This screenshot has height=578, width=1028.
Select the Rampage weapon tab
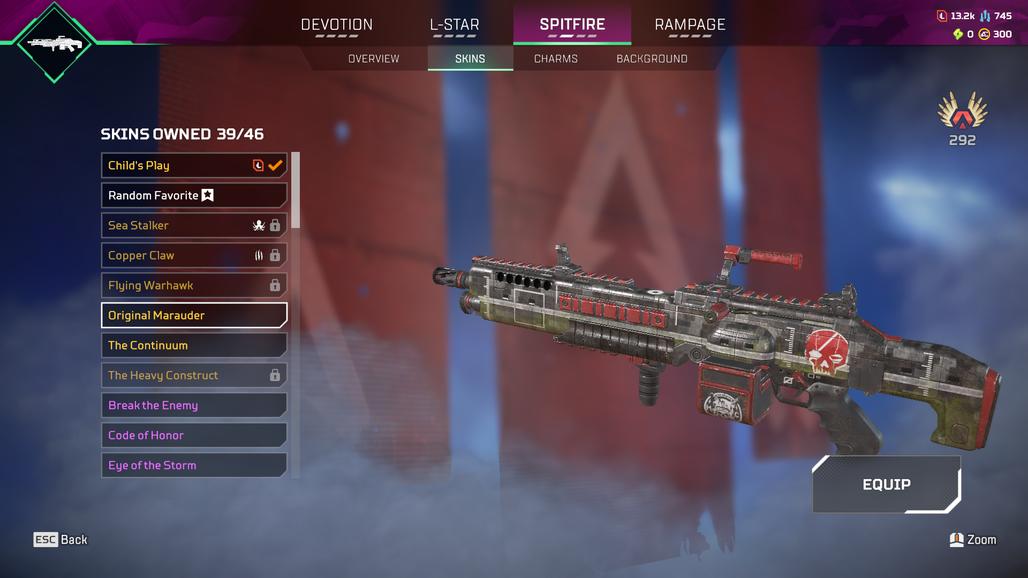point(690,25)
